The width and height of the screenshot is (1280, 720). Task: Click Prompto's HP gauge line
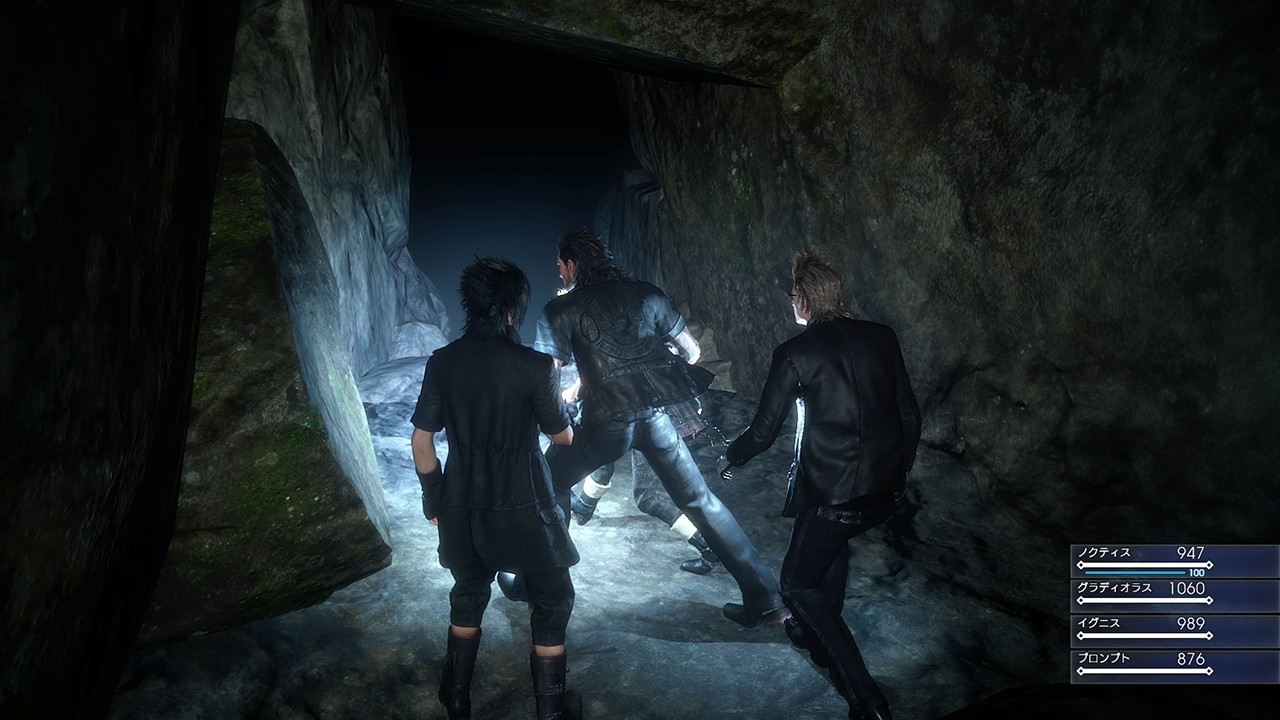1144,669
